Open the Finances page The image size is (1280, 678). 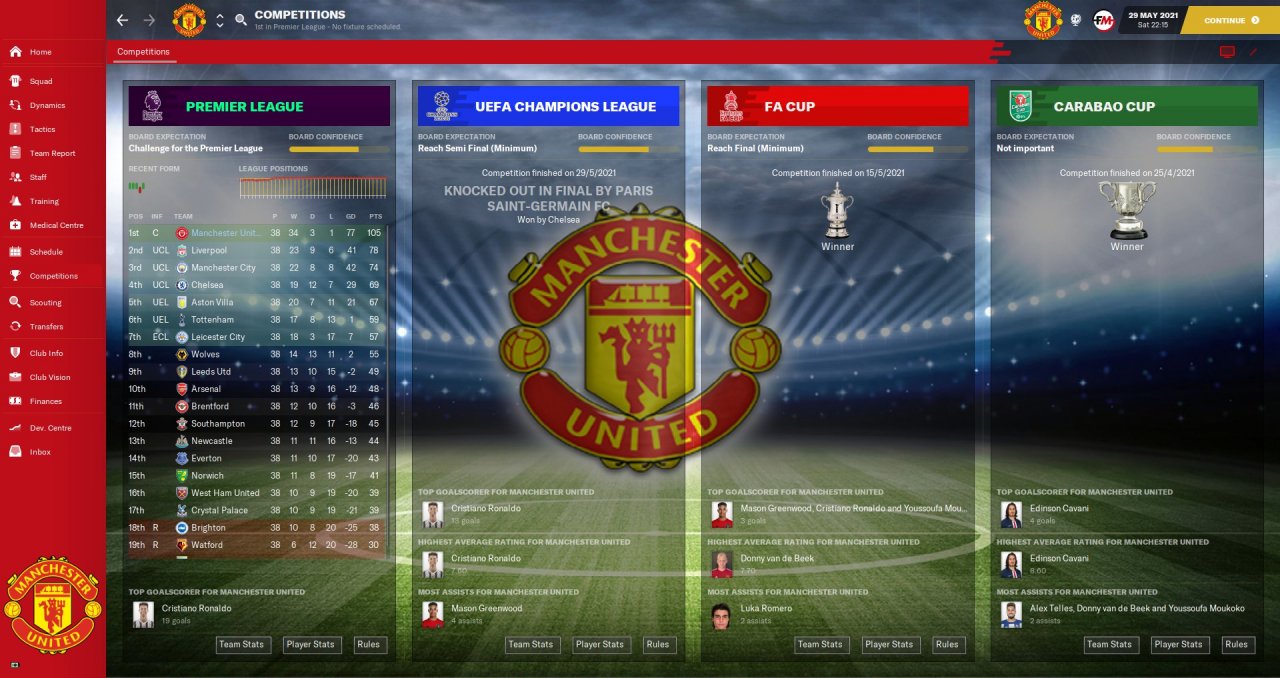click(x=45, y=401)
